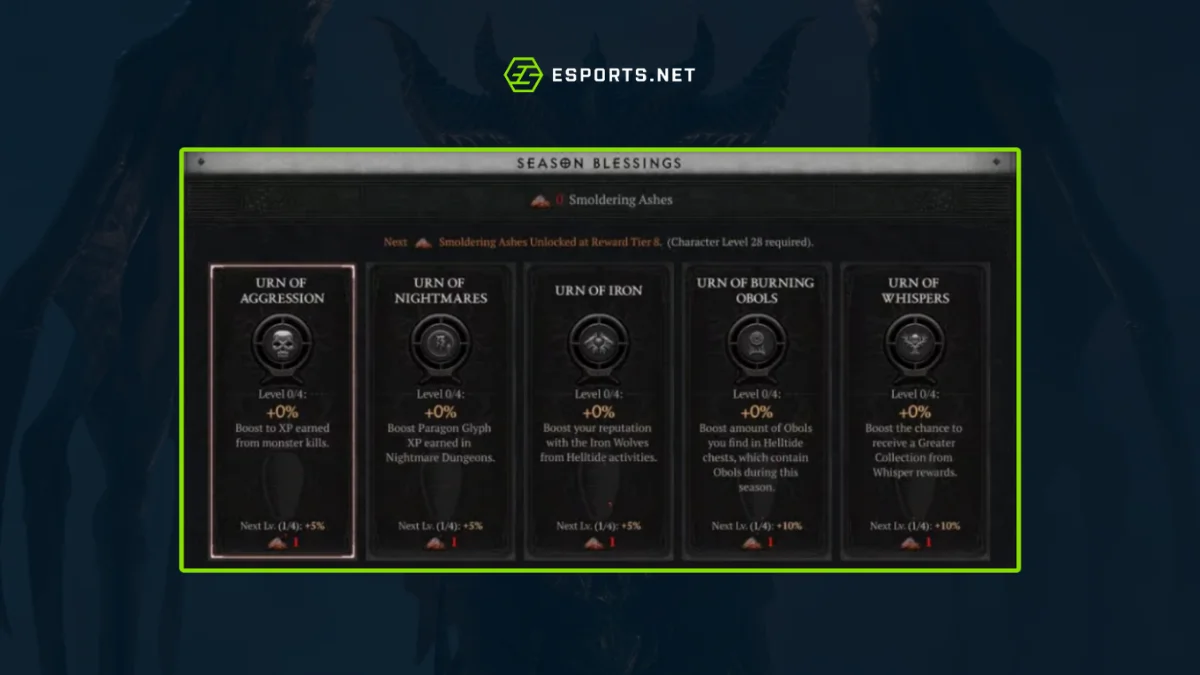
Task: Pick the Urn of Iron blessing
Action: click(598, 411)
